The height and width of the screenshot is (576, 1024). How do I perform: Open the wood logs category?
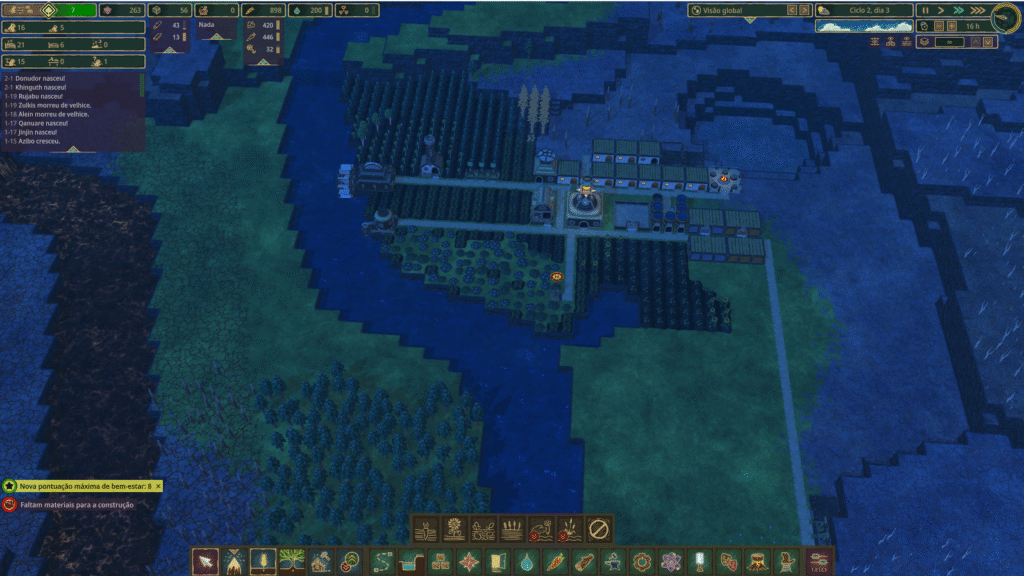[584, 561]
